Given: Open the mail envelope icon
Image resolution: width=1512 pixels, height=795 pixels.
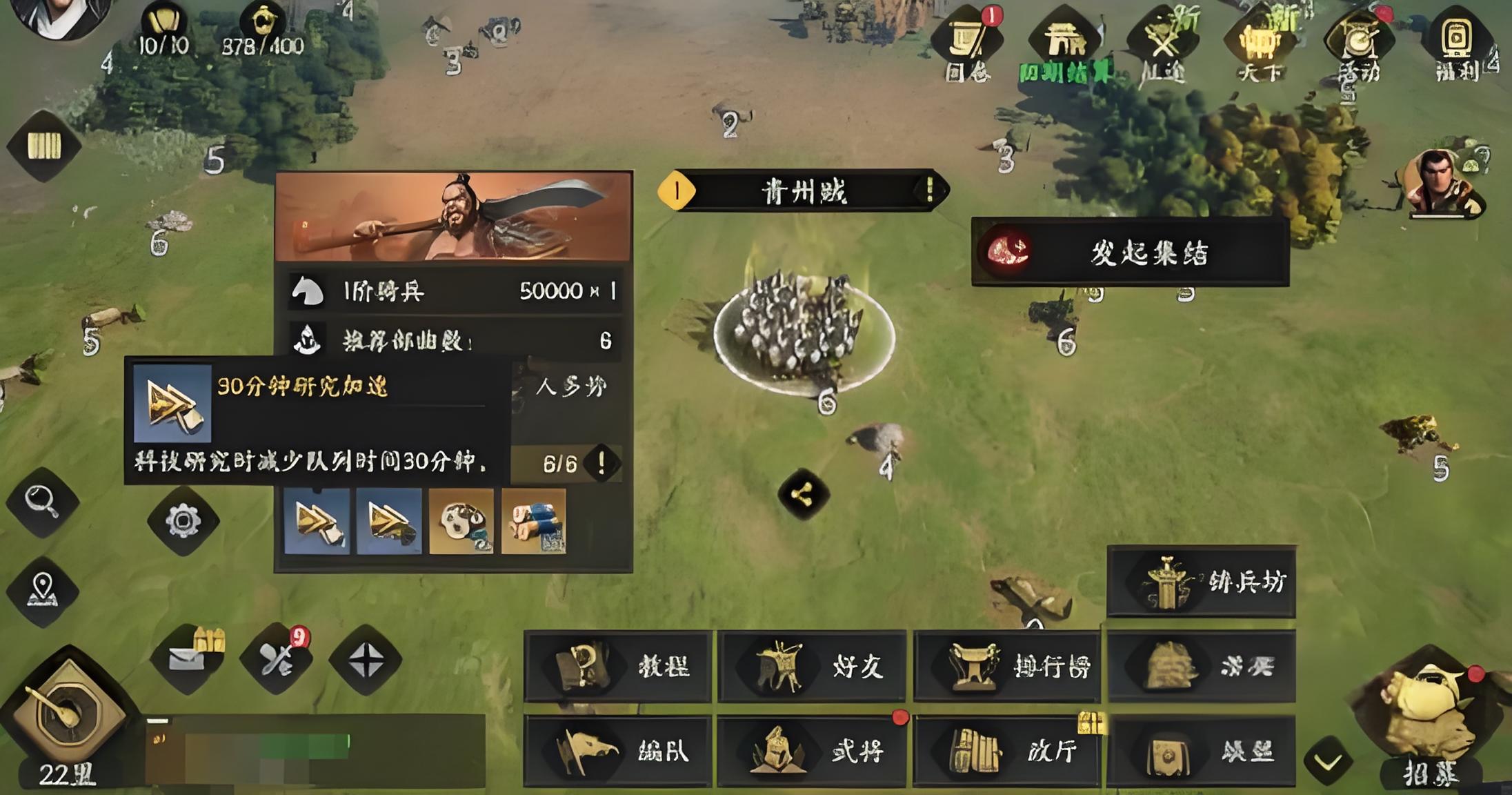Looking at the screenshot, I should [x=186, y=658].
